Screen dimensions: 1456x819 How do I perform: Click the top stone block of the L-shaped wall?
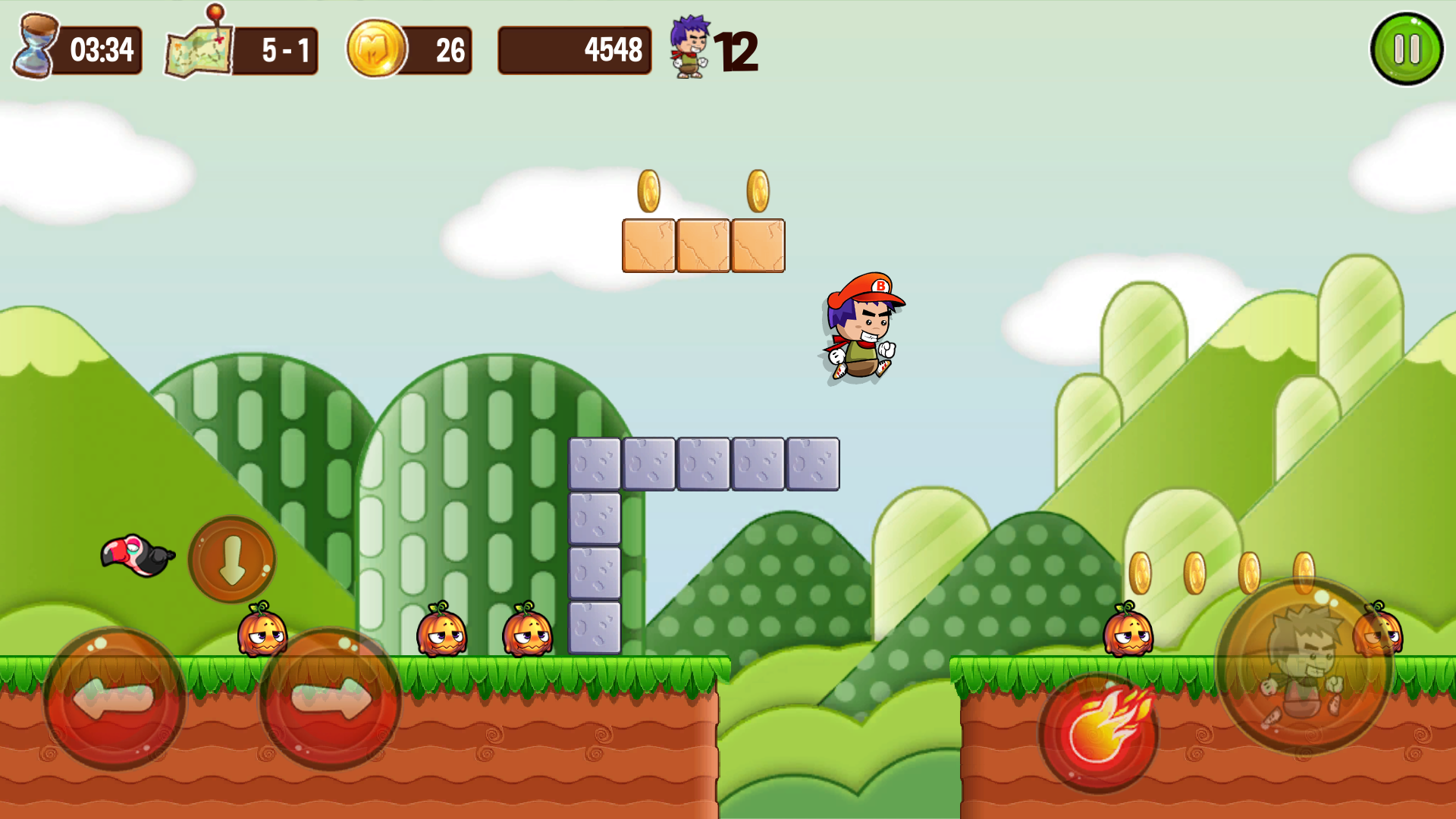tap(595, 463)
